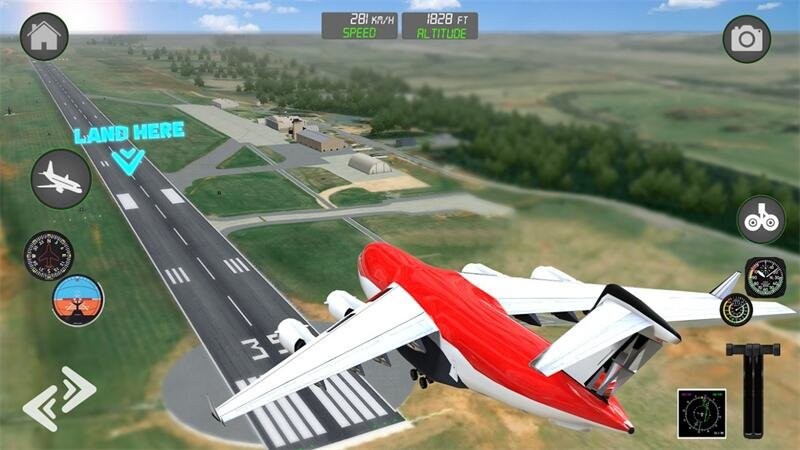This screenshot has width=800, height=450.
Task: Open the heading compass gauge
Action: [x=48, y=255]
